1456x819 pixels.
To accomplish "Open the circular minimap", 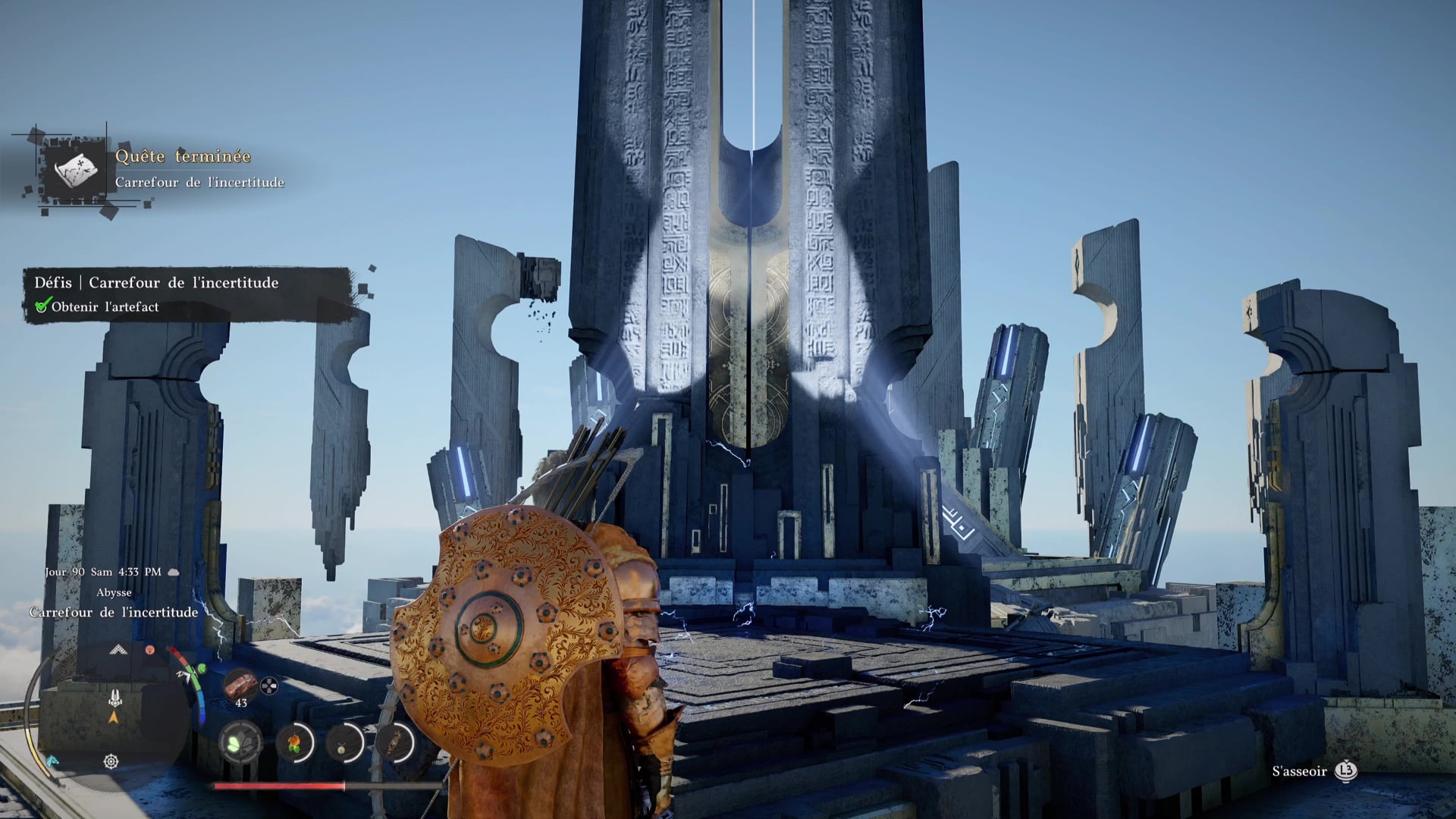I will click(114, 713).
